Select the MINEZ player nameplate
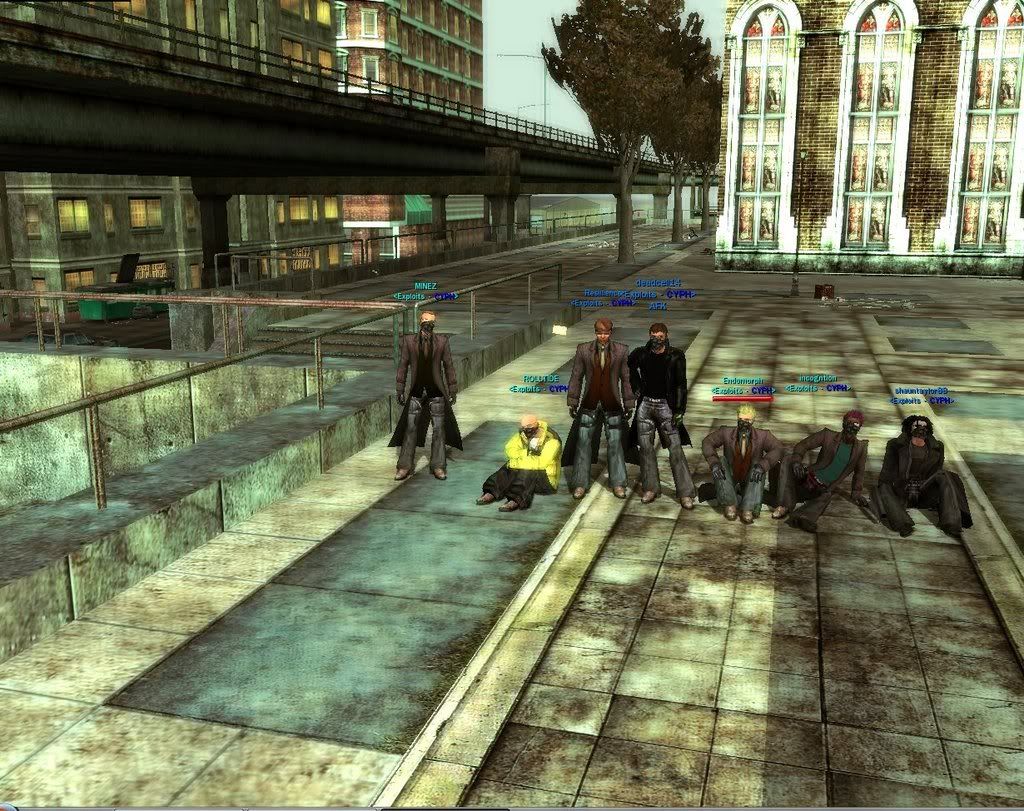Viewport: 1024px width, 811px height. click(425, 286)
